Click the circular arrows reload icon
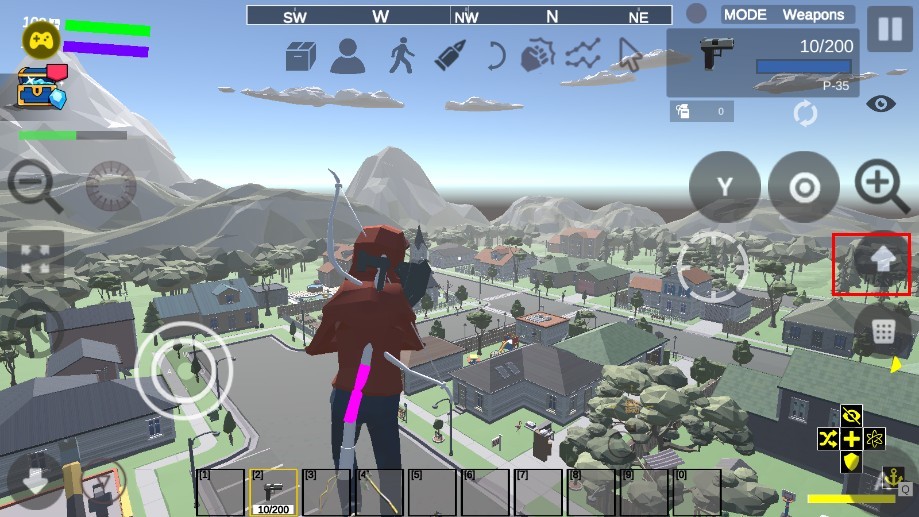The height and width of the screenshot is (517, 919). 805,112
